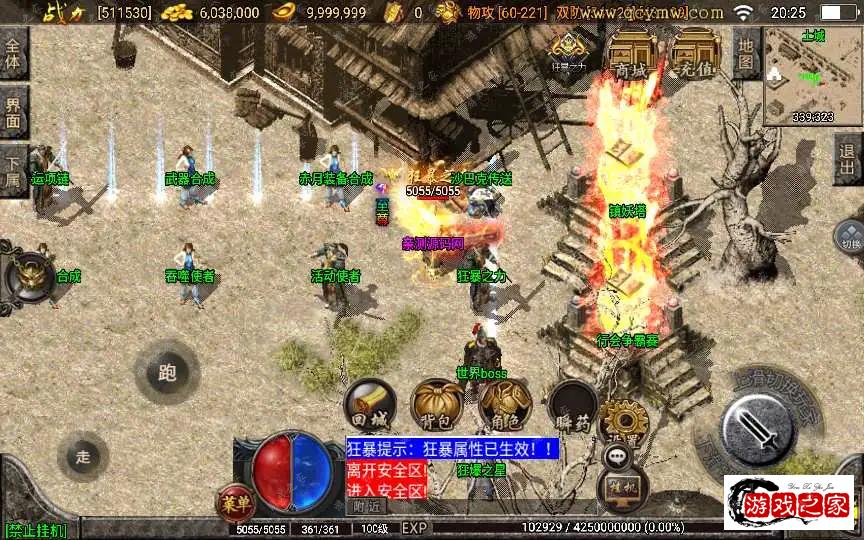This screenshot has height=540, width=864.
Task: Open the helmet icon for 合成
Action: pyautogui.click(x=30, y=277)
